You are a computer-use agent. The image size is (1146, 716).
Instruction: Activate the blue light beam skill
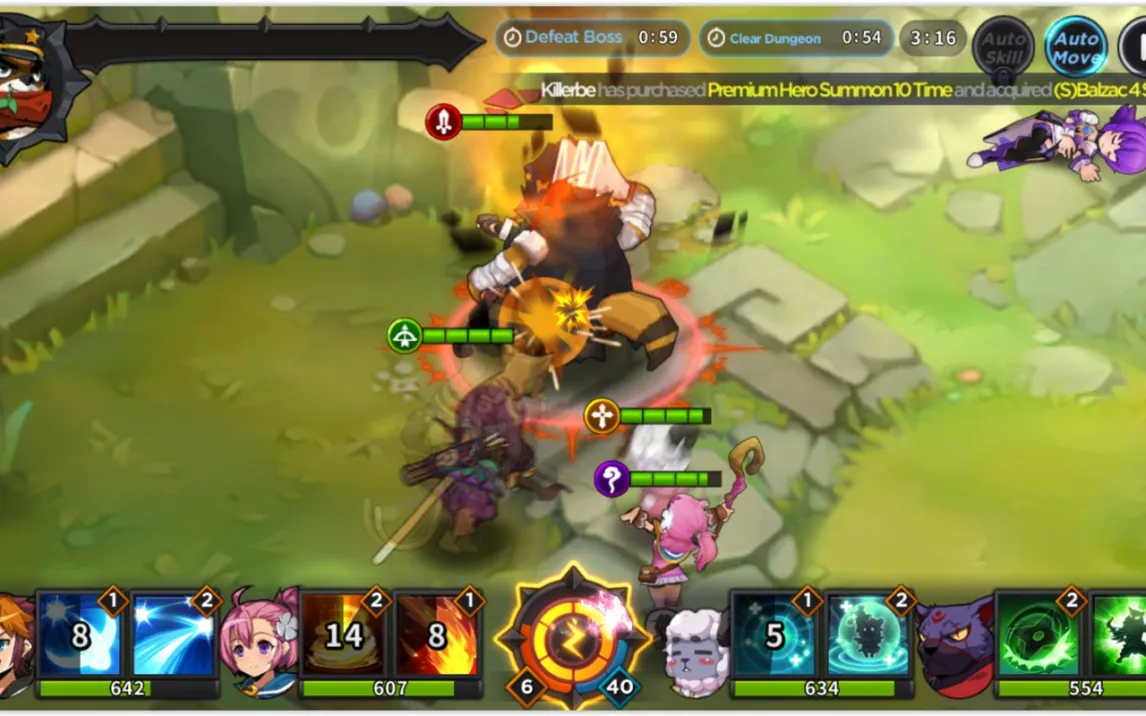pyautogui.click(x=174, y=635)
